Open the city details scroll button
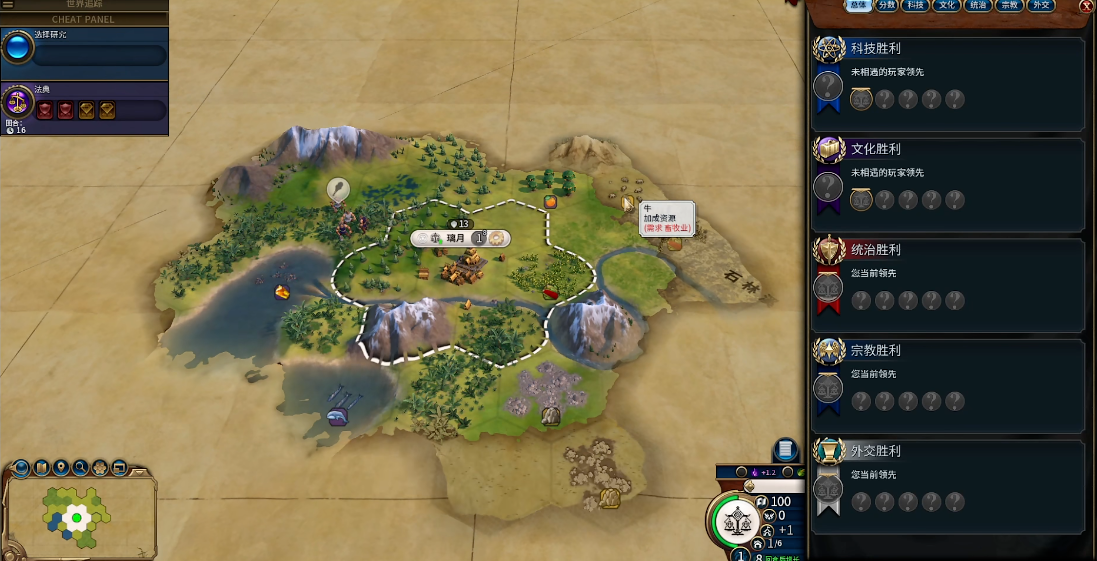Screen dimensions: 1097x561 pos(786,450)
